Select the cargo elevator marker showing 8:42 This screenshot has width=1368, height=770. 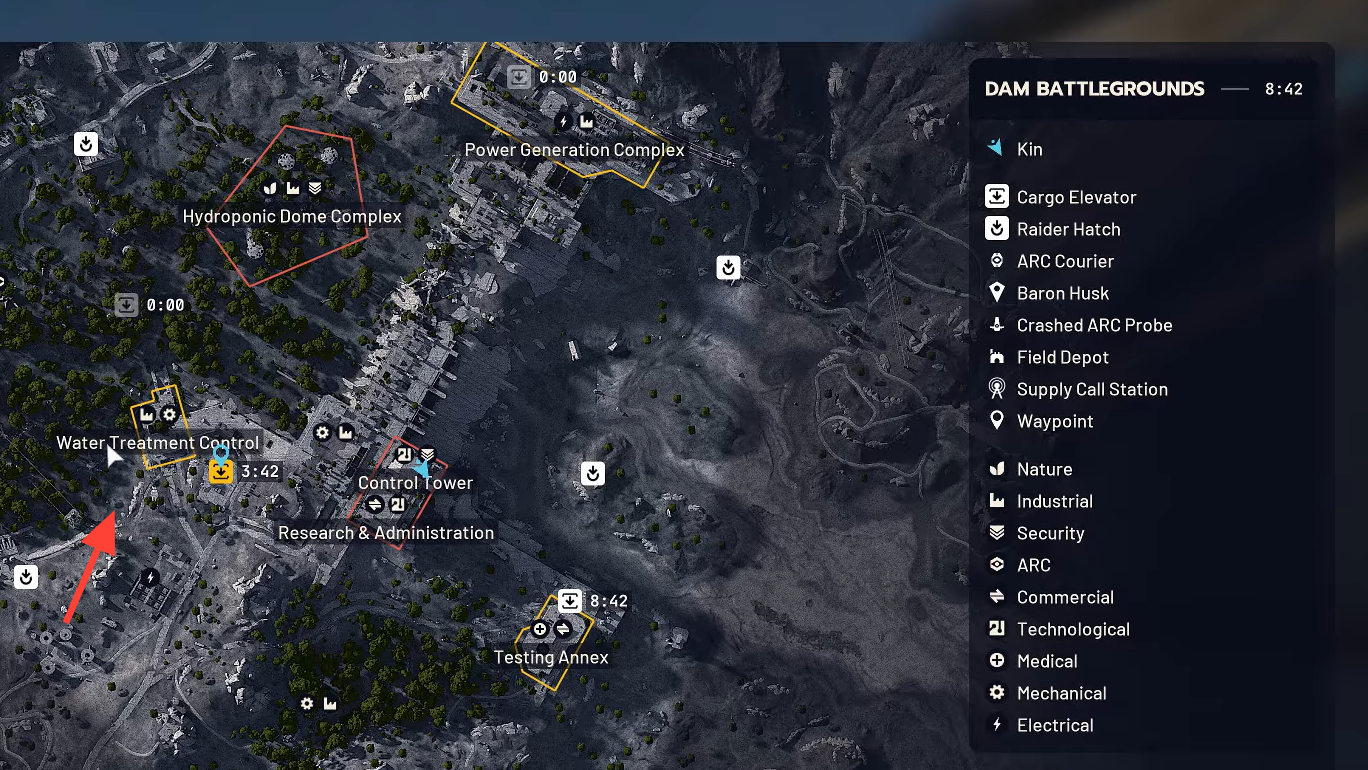[x=570, y=601]
